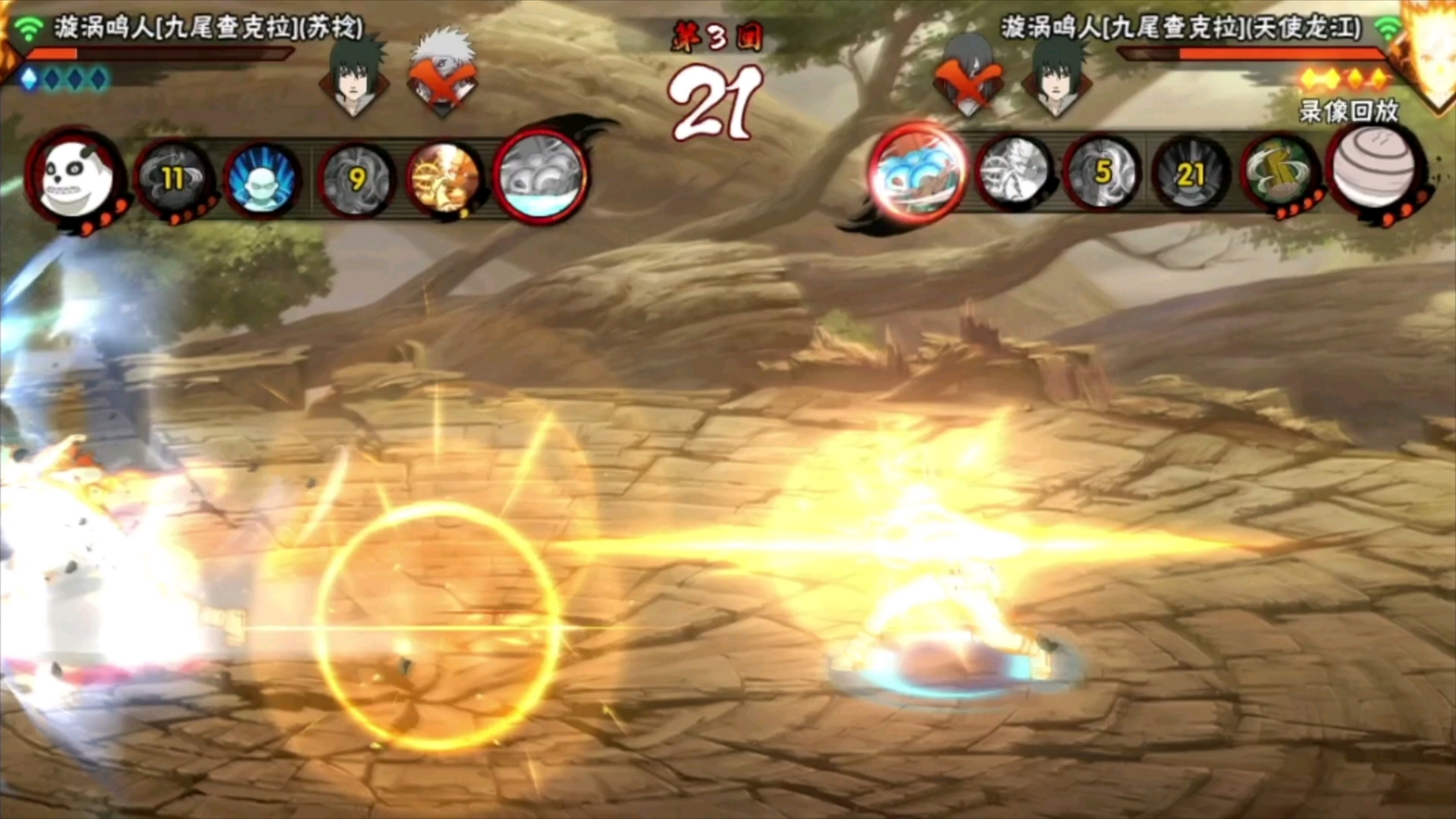
Task: Select the panda summon icon
Action: 74,177
